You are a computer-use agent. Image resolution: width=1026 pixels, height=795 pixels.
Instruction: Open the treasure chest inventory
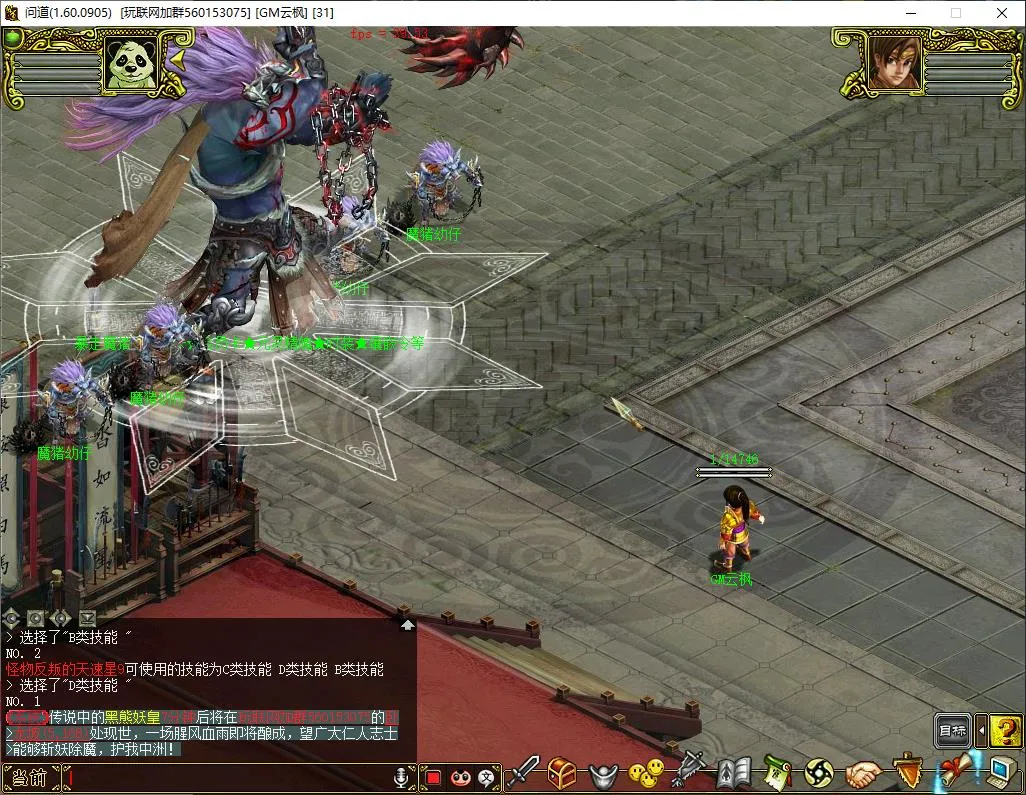pos(561,773)
